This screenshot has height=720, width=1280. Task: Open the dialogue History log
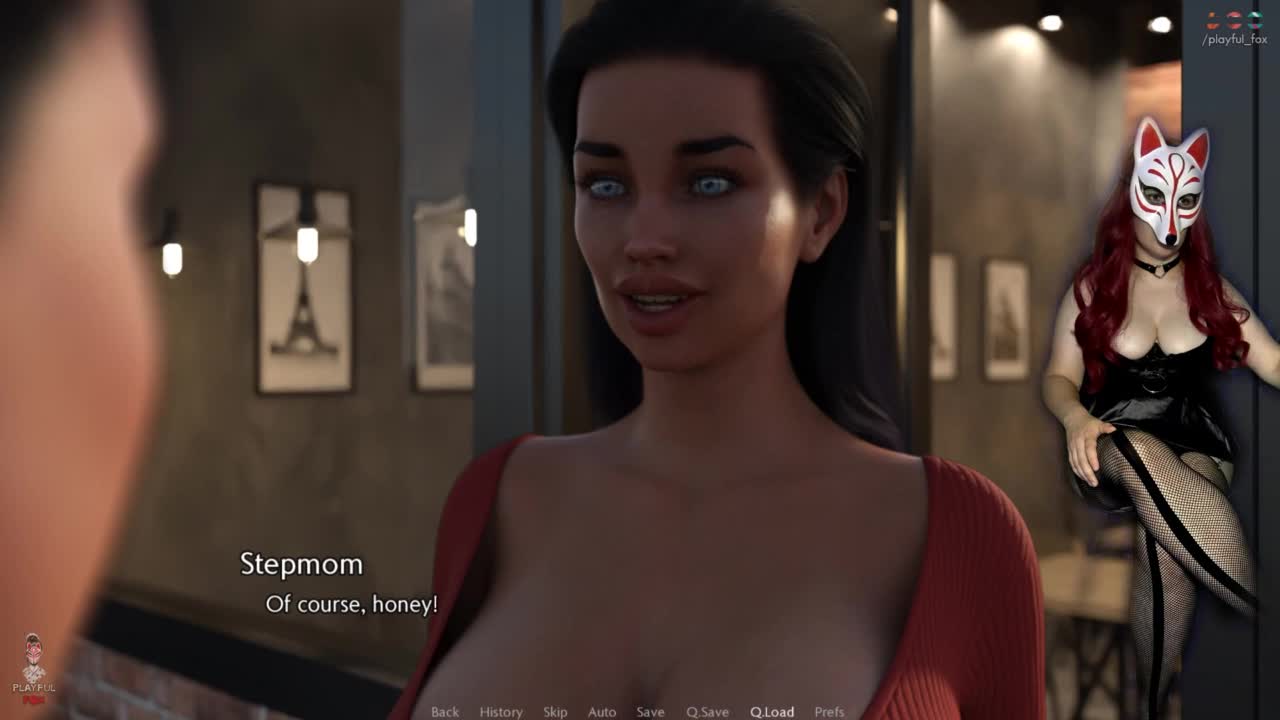click(x=501, y=712)
